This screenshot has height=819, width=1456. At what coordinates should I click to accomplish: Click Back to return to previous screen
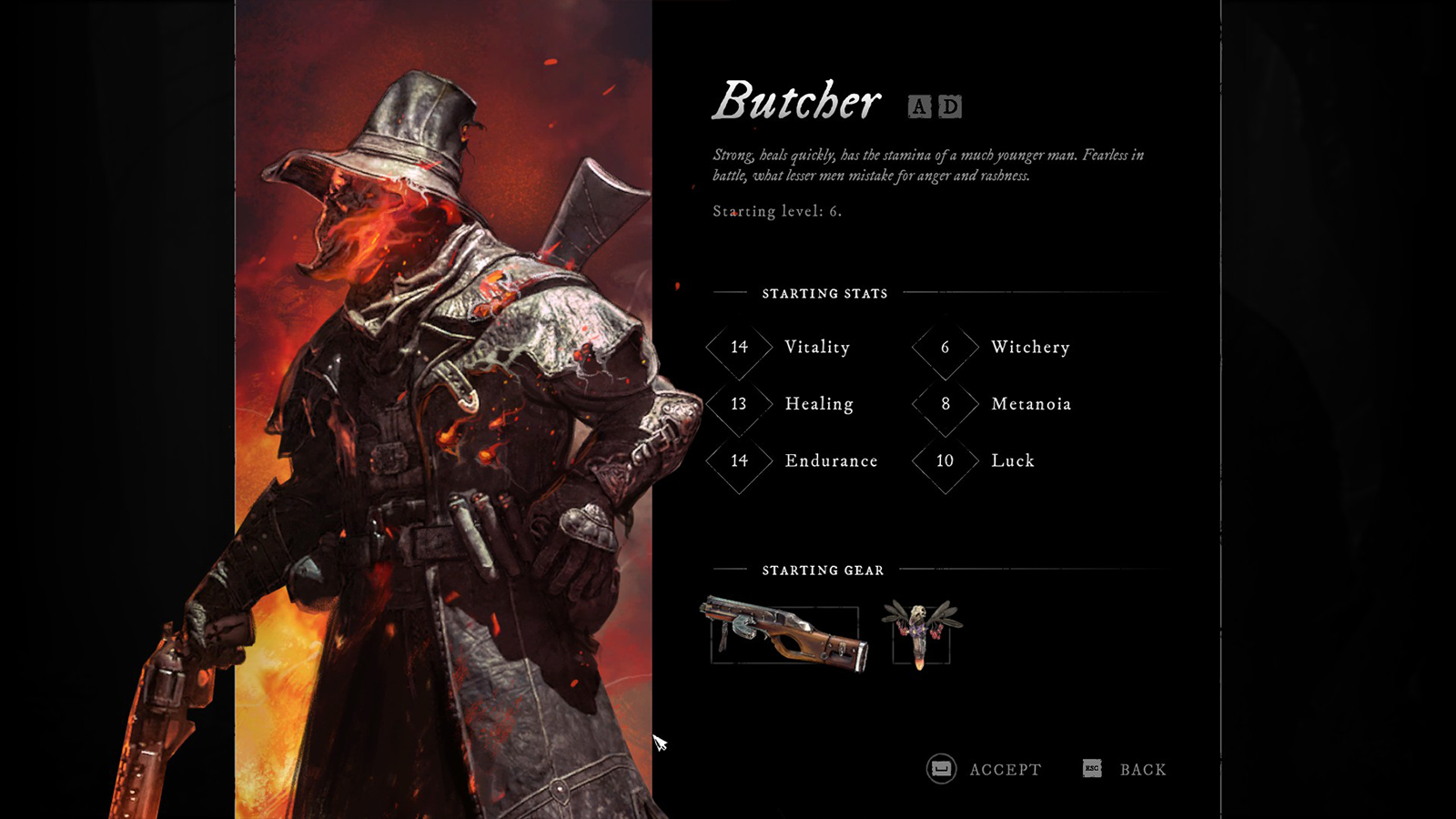[x=1145, y=769]
